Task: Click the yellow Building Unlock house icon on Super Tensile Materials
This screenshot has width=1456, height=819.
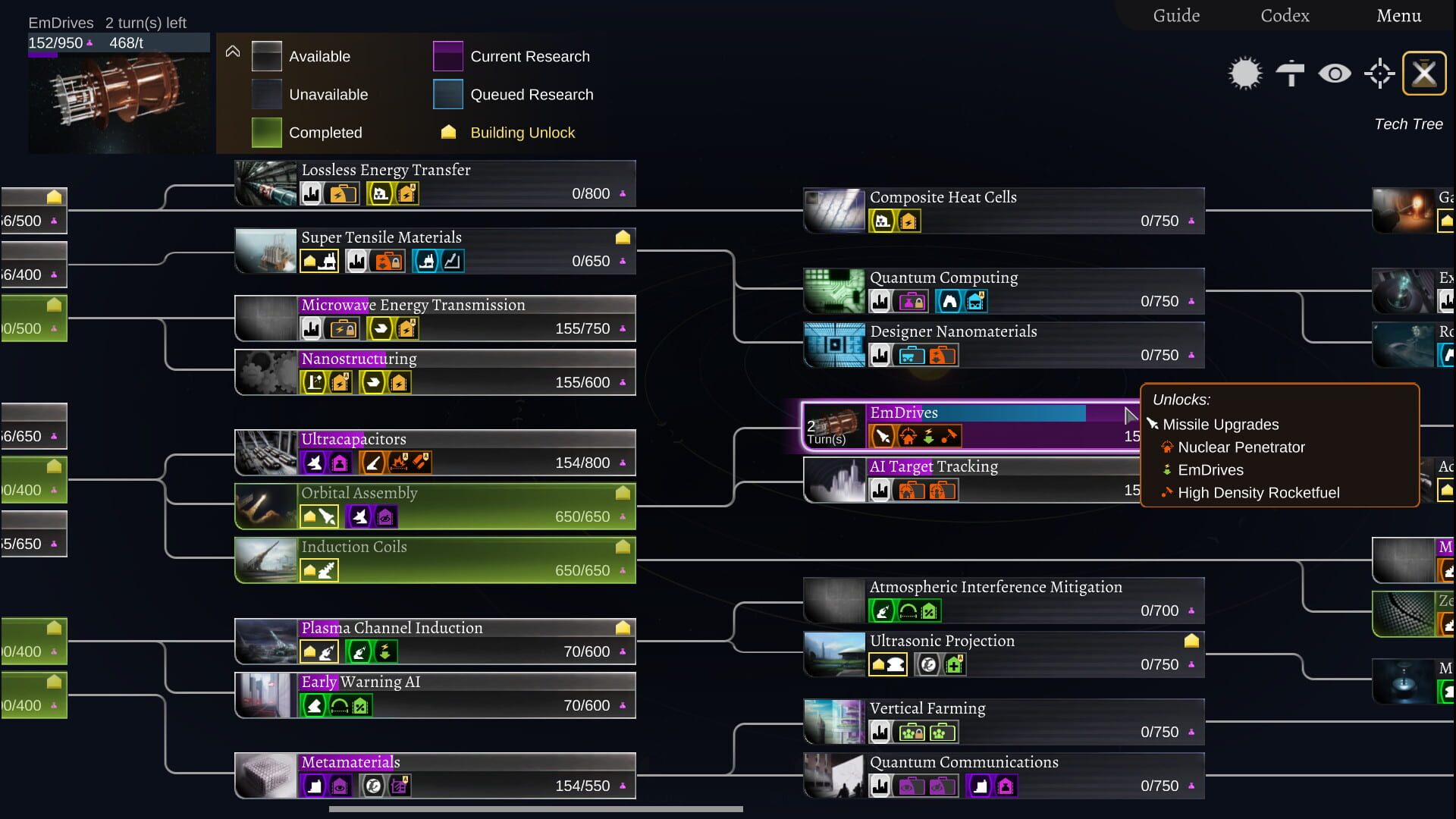Action: pos(622,237)
